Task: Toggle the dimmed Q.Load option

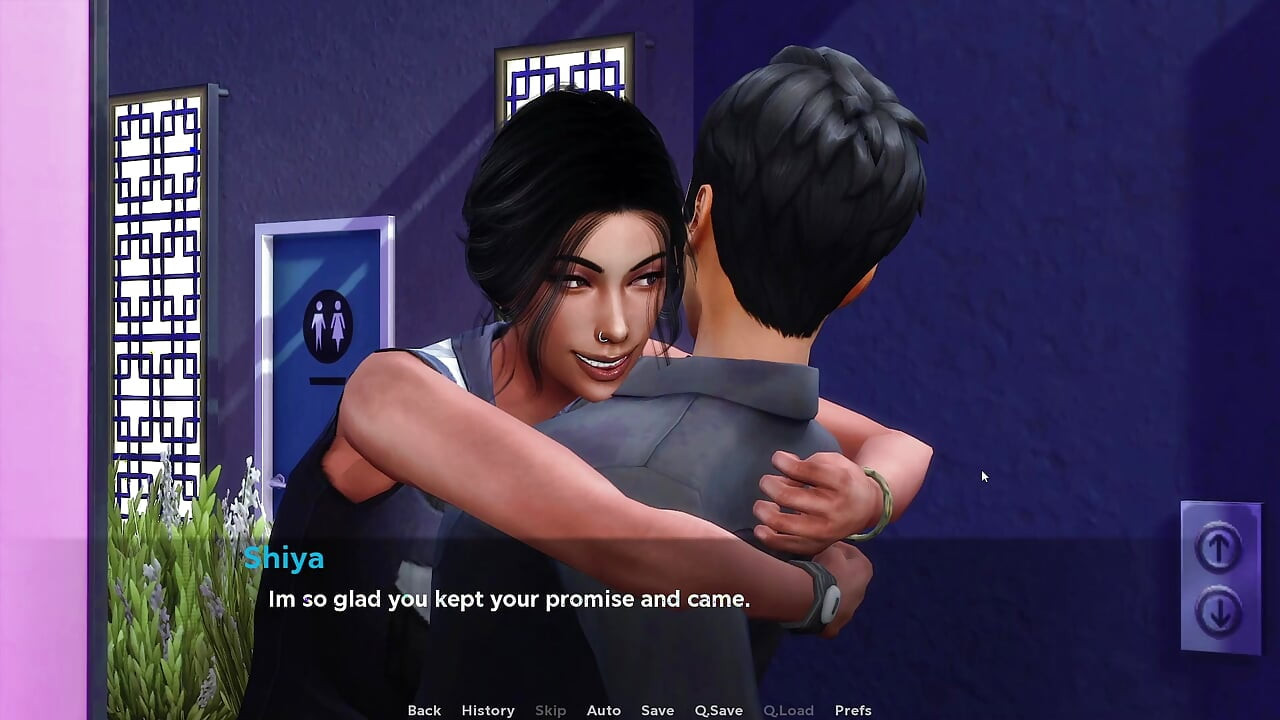Action: pos(789,710)
